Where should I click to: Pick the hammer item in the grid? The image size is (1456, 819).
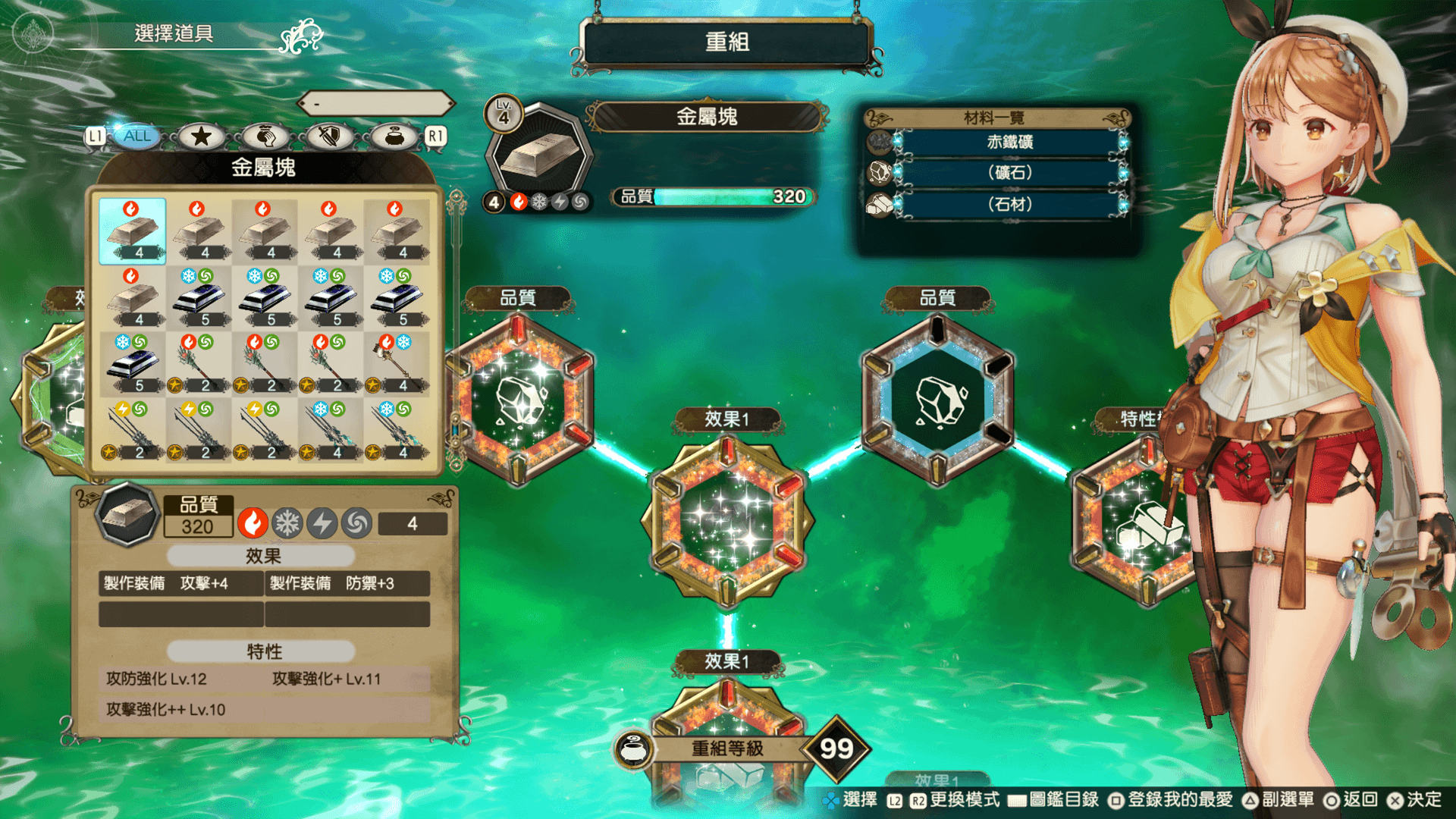click(396, 363)
